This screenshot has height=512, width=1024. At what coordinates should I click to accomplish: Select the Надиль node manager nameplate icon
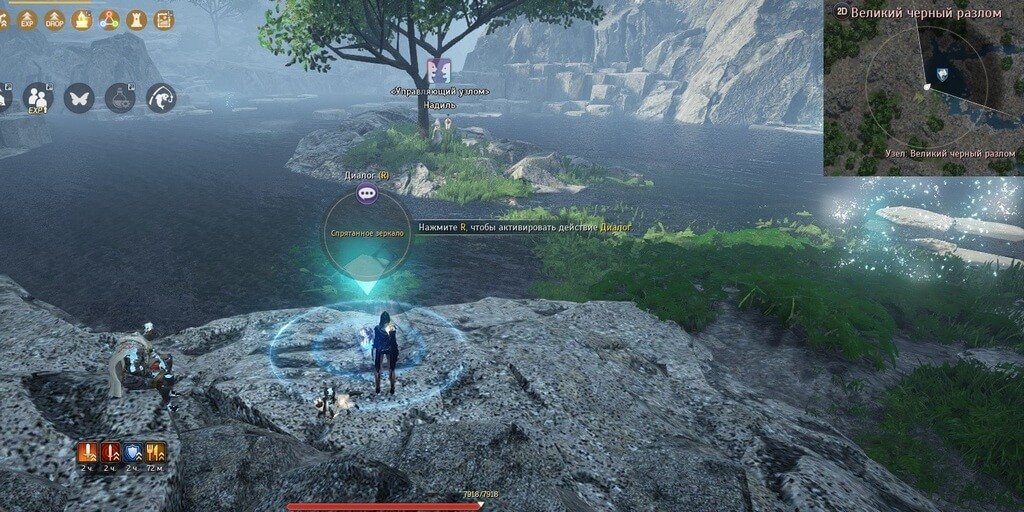(x=439, y=72)
